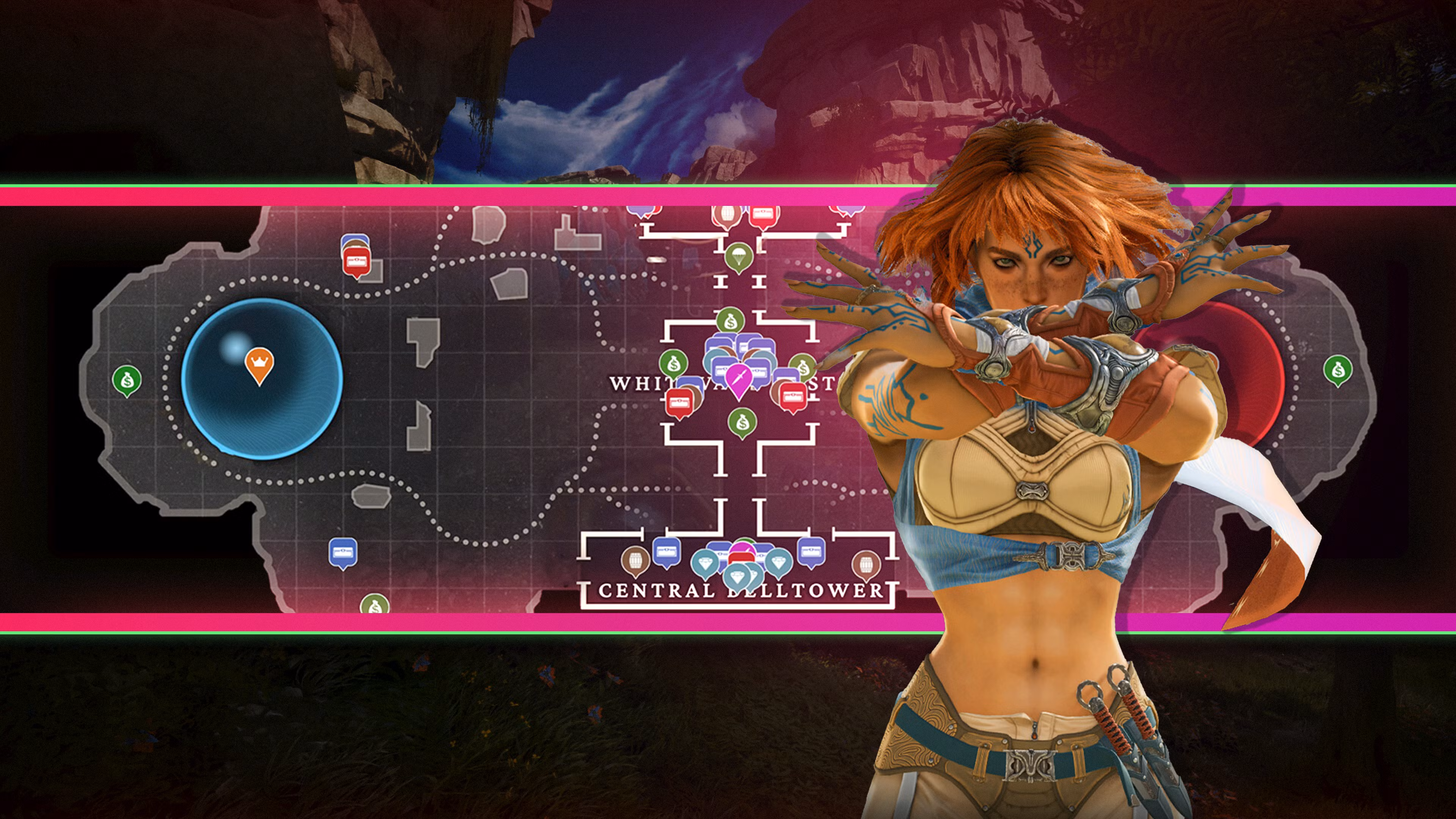Click the green parachute drop marker

click(x=737, y=256)
